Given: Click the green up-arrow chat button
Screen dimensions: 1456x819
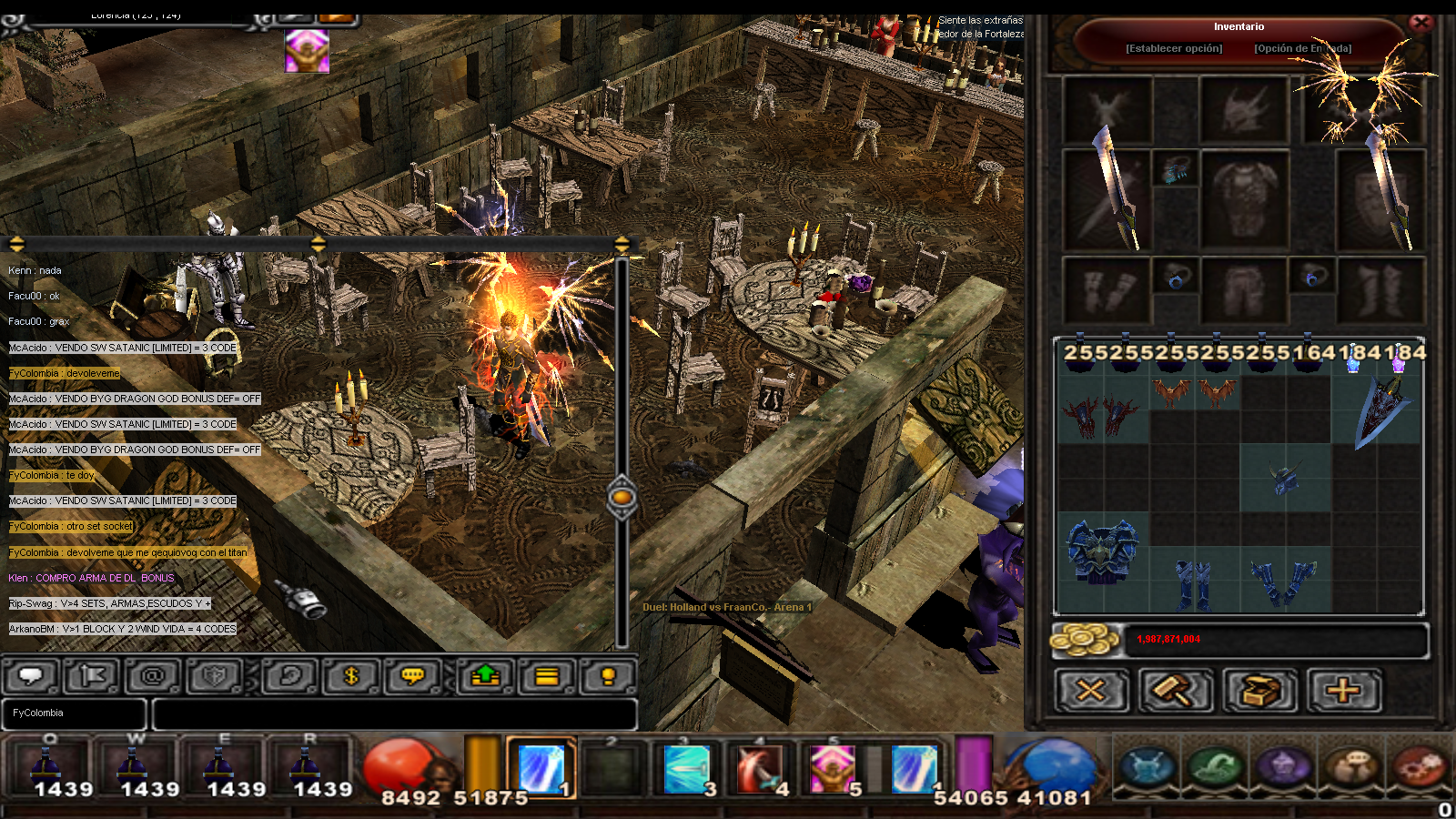Looking at the screenshot, I should (485, 676).
